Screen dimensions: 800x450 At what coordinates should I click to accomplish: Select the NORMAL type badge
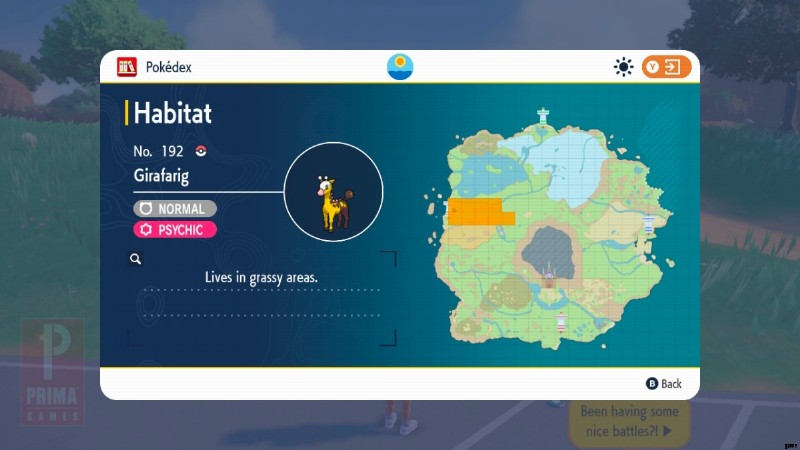click(174, 209)
